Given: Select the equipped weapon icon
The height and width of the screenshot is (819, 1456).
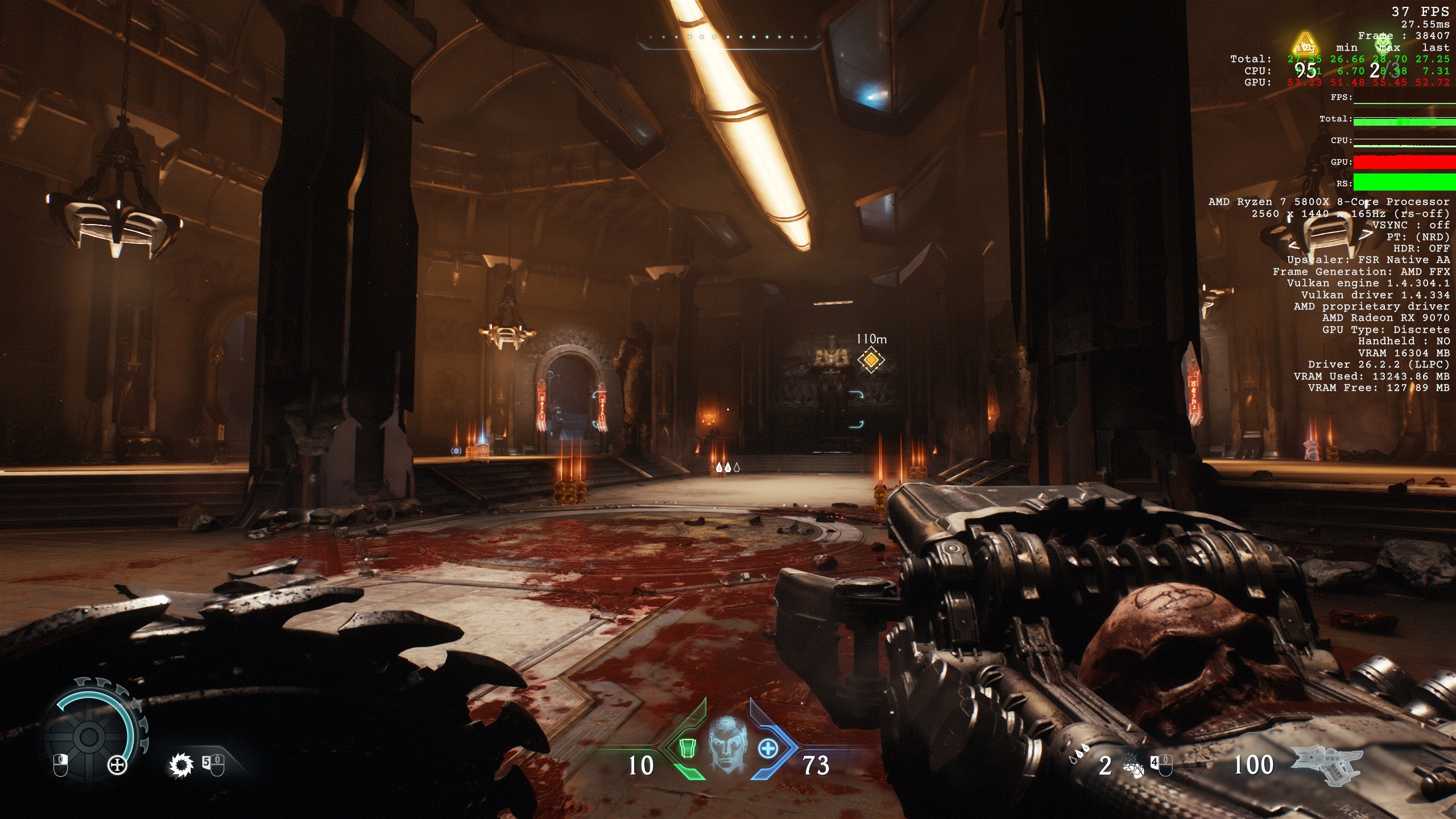Looking at the screenshot, I should pyautogui.click(x=1326, y=765).
